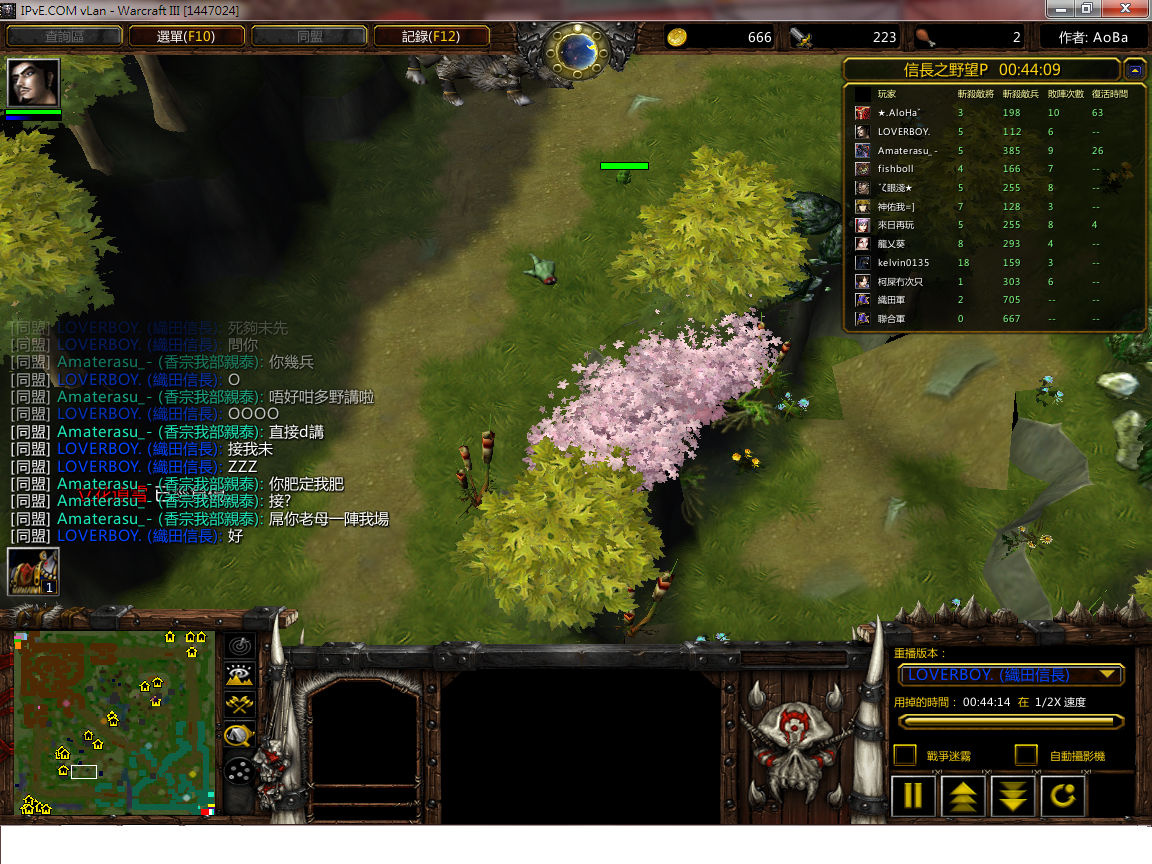Click on the minimap
The image size is (1152, 864).
114,722
